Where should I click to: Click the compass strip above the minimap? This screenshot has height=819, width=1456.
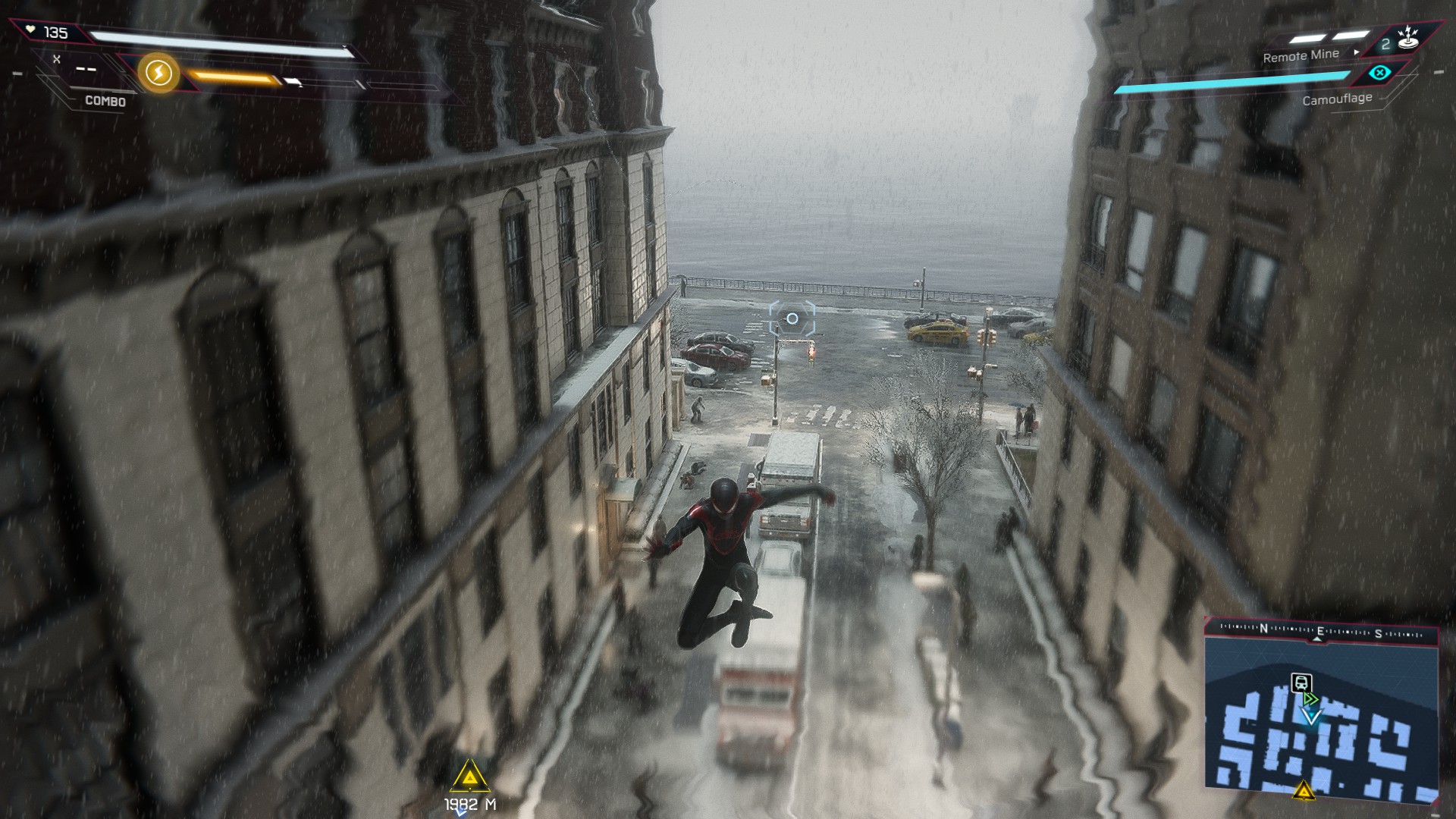[x=1320, y=631]
